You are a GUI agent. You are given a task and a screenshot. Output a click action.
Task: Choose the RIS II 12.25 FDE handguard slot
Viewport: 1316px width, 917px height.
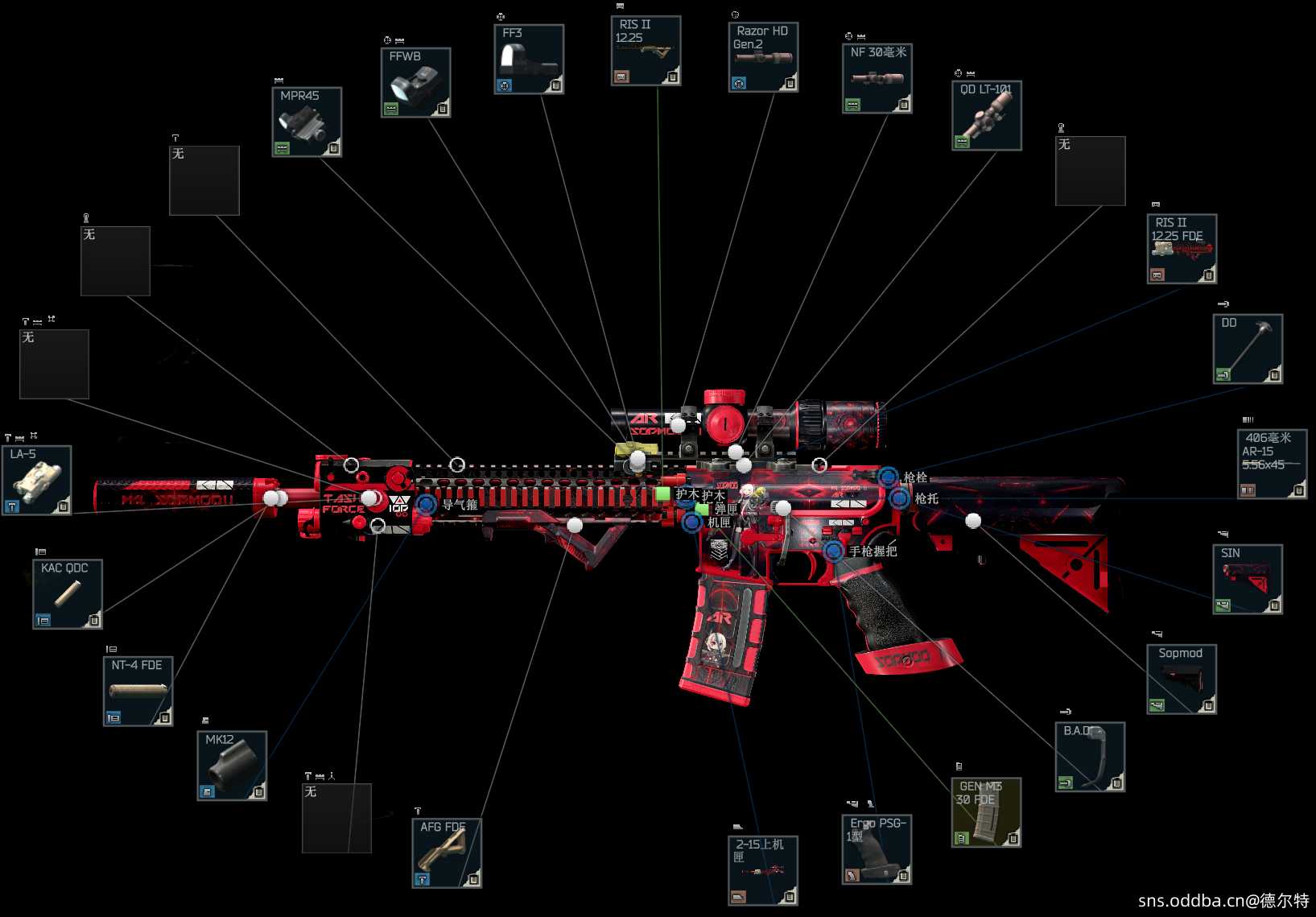tap(1182, 249)
